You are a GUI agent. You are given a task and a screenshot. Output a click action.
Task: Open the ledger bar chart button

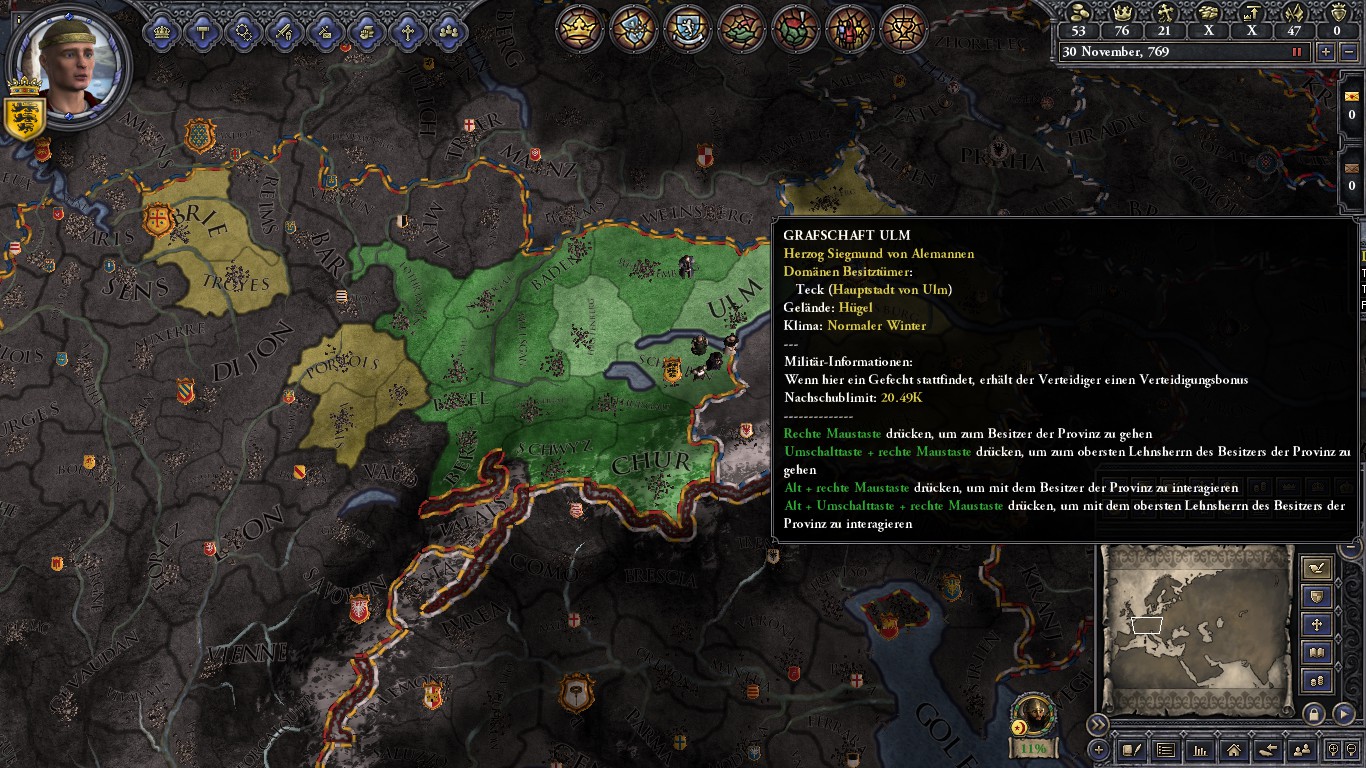point(1200,749)
